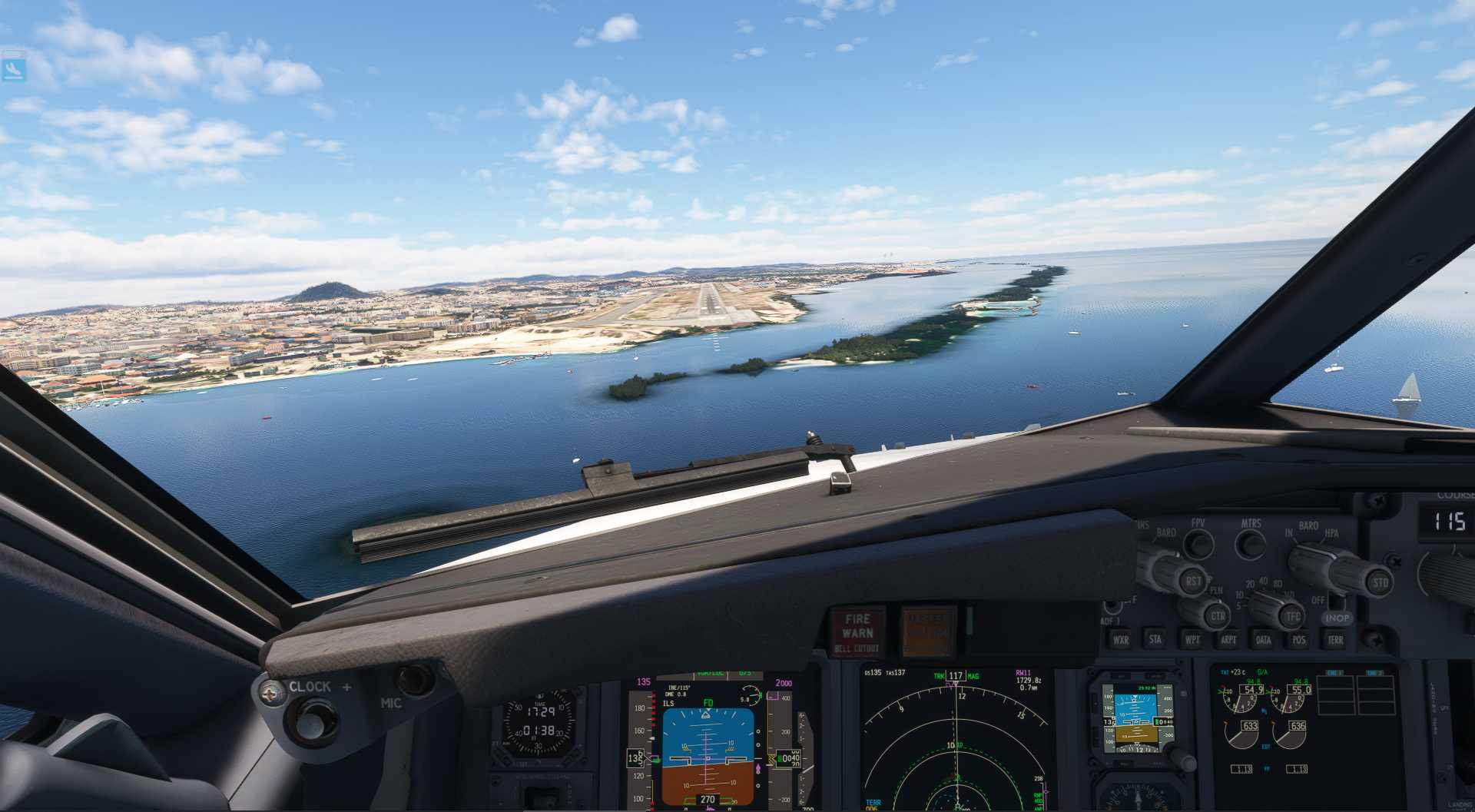Toggle the DATA button
Image resolution: width=1475 pixels, height=812 pixels.
click(1263, 638)
